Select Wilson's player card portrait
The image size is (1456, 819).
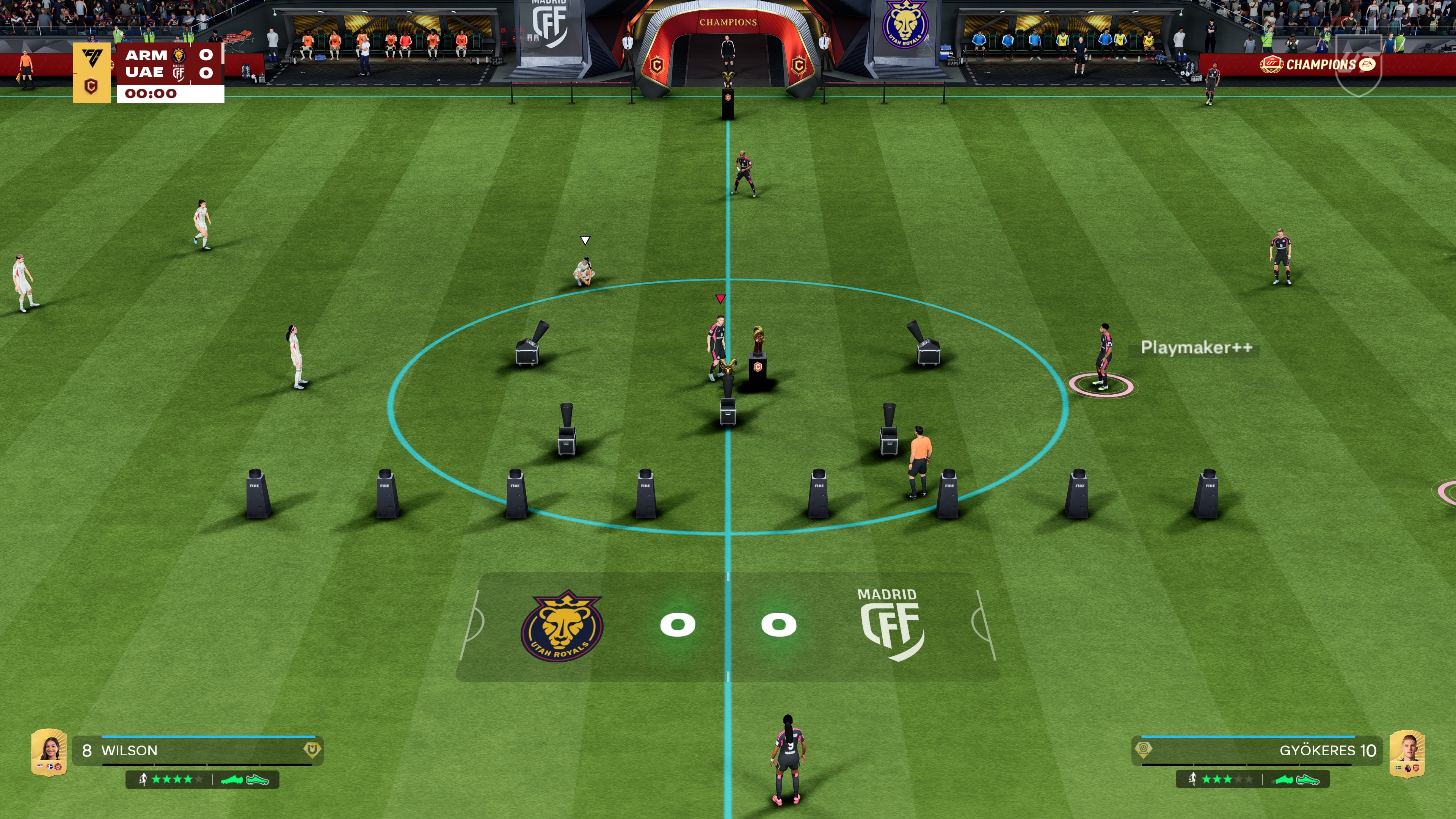[x=49, y=752]
